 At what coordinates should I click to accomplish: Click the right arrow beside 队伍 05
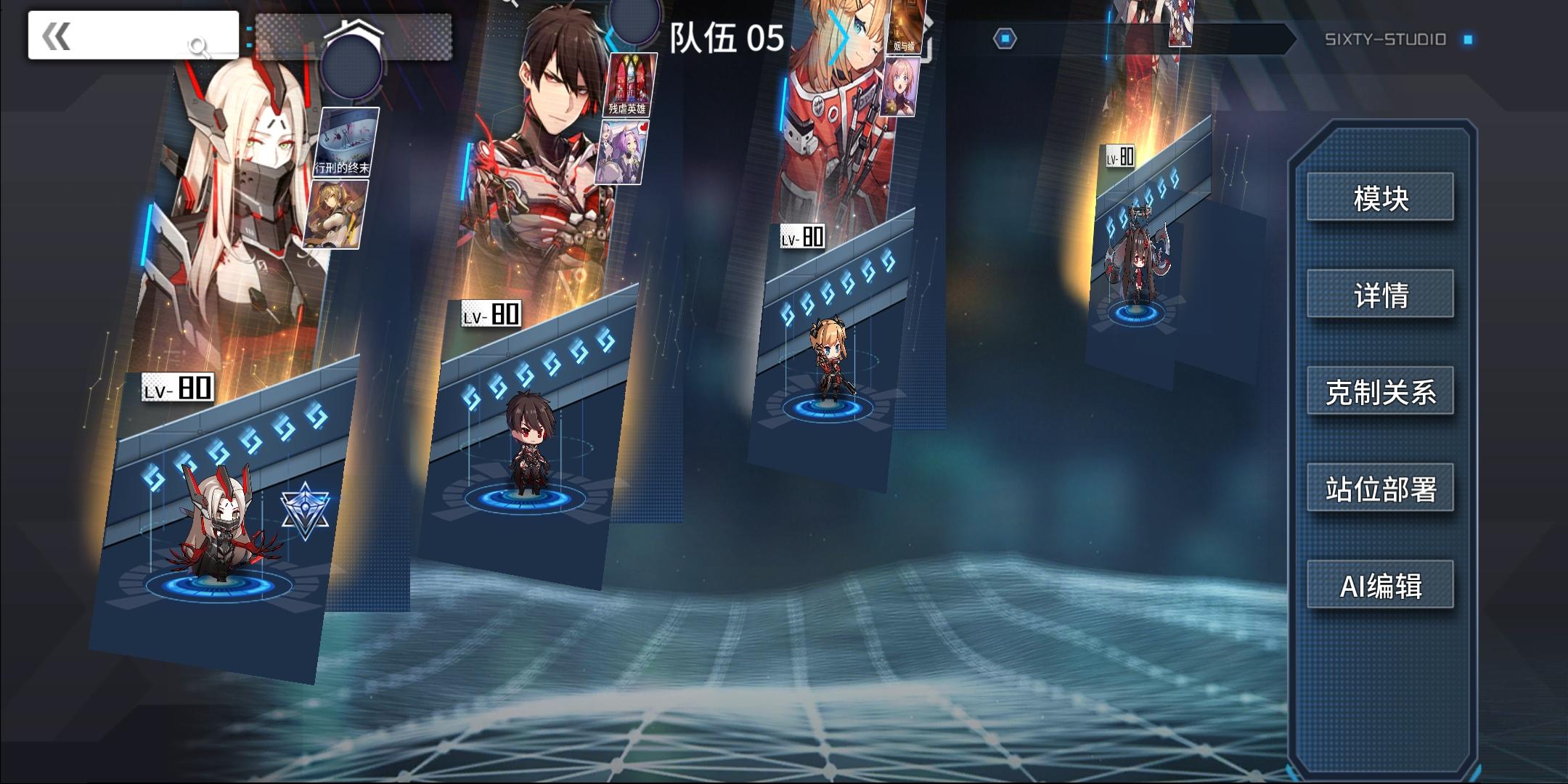point(840,38)
